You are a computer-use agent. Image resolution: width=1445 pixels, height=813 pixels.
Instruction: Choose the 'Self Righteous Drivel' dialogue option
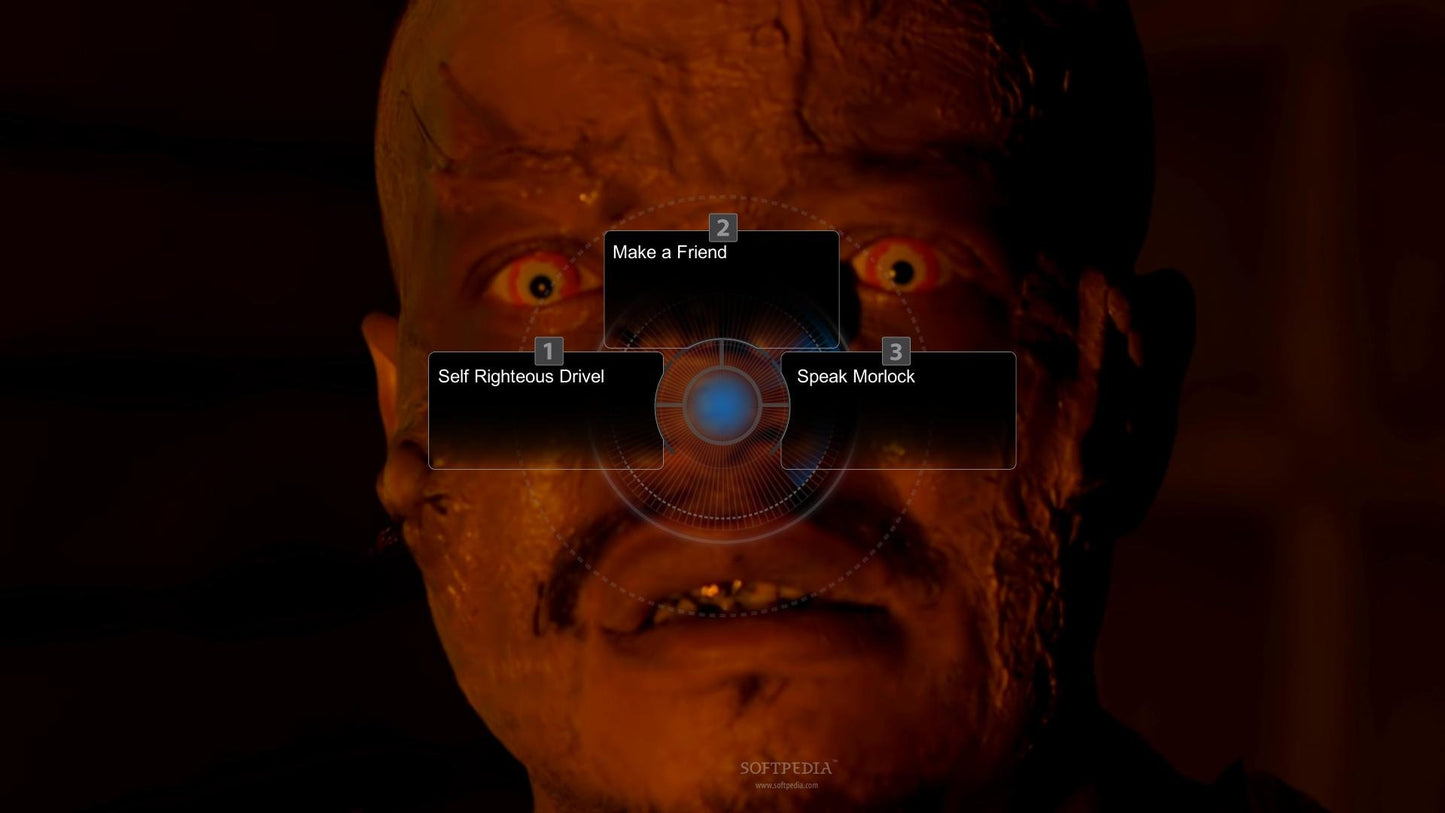pyautogui.click(x=546, y=408)
